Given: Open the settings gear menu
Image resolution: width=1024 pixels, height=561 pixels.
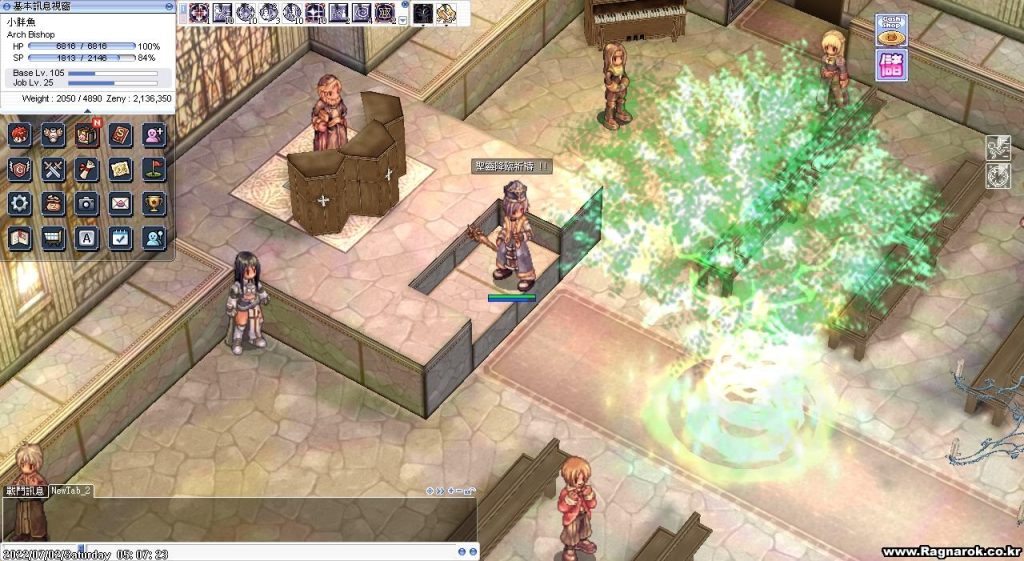Looking at the screenshot, I should tap(20, 203).
